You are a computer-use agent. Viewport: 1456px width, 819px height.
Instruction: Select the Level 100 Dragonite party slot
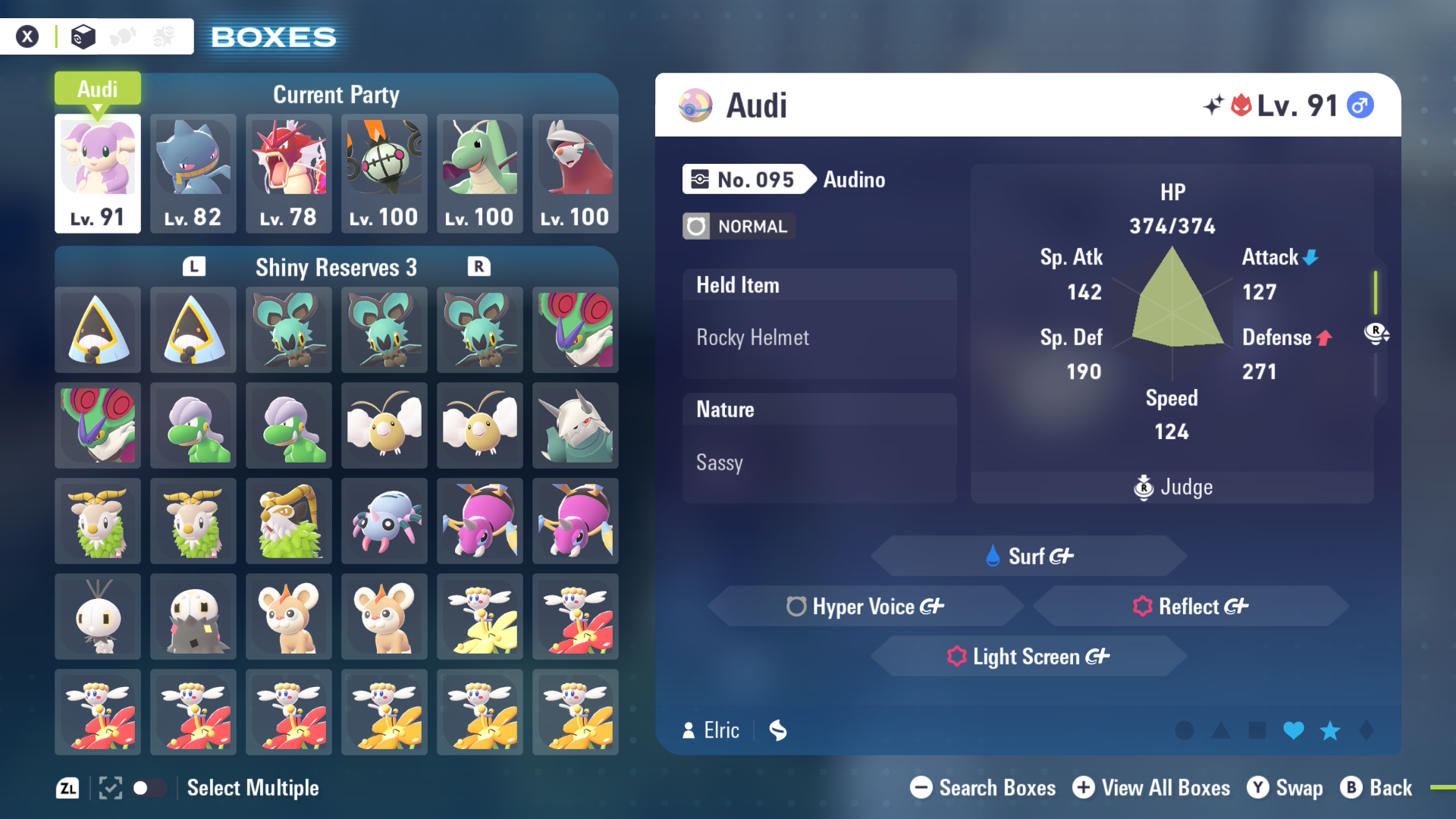480,173
